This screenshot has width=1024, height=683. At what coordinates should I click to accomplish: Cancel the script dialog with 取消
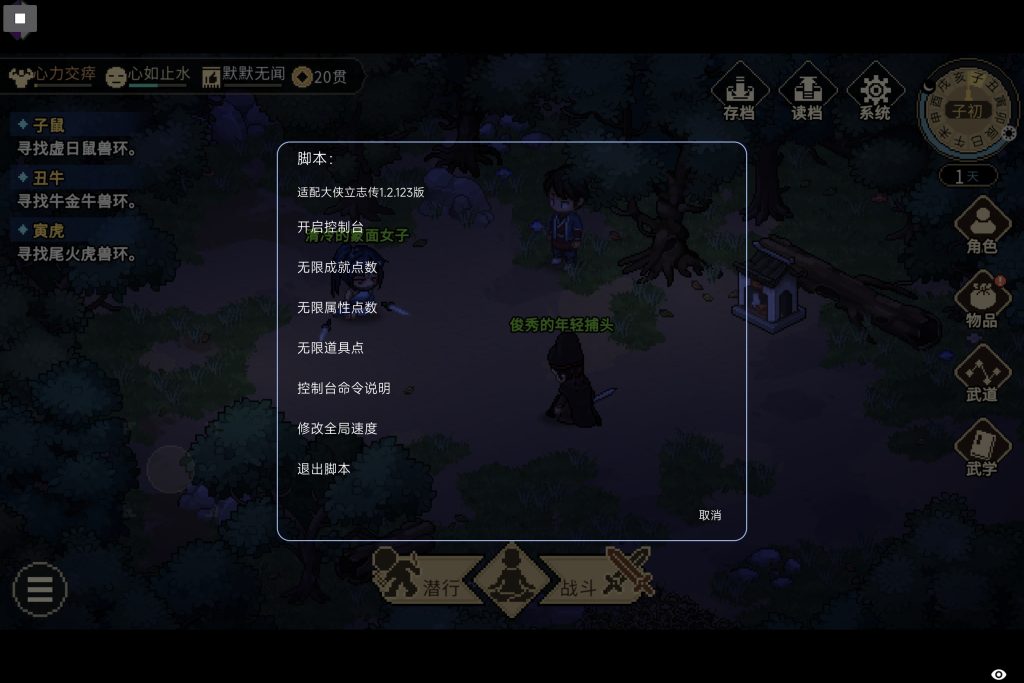[710, 515]
